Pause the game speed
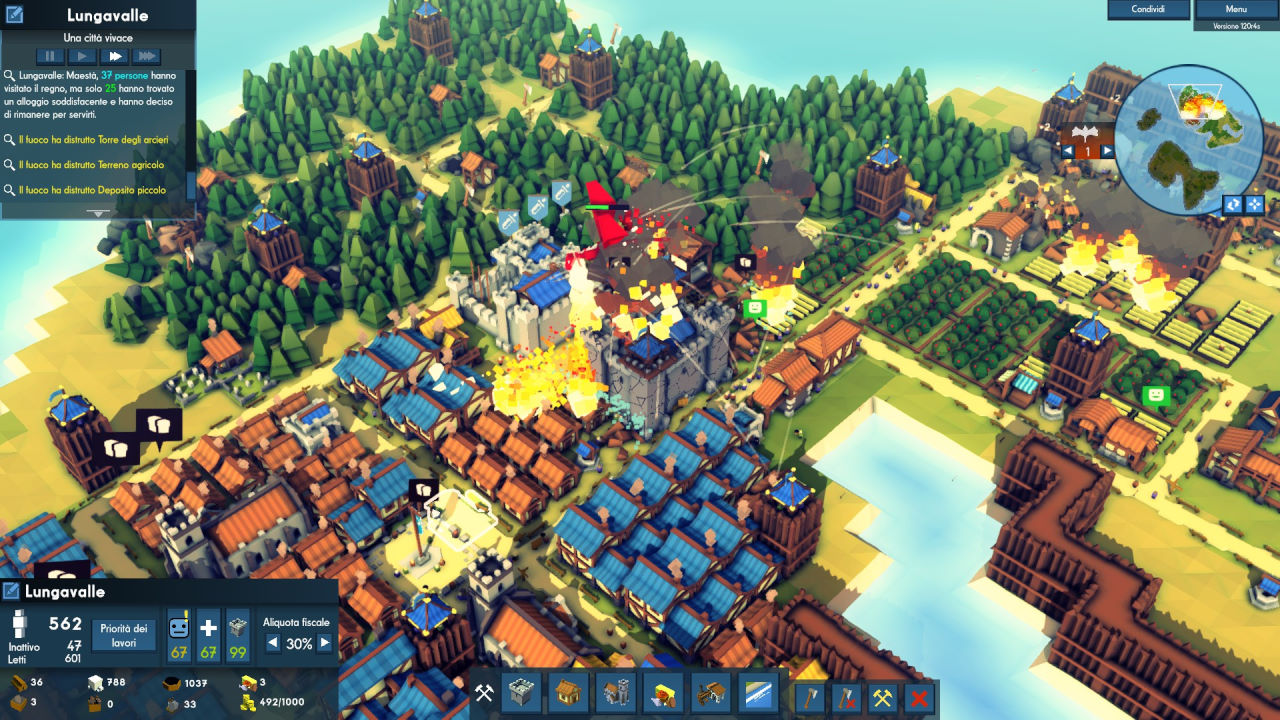The height and width of the screenshot is (720, 1280). click(x=49, y=57)
